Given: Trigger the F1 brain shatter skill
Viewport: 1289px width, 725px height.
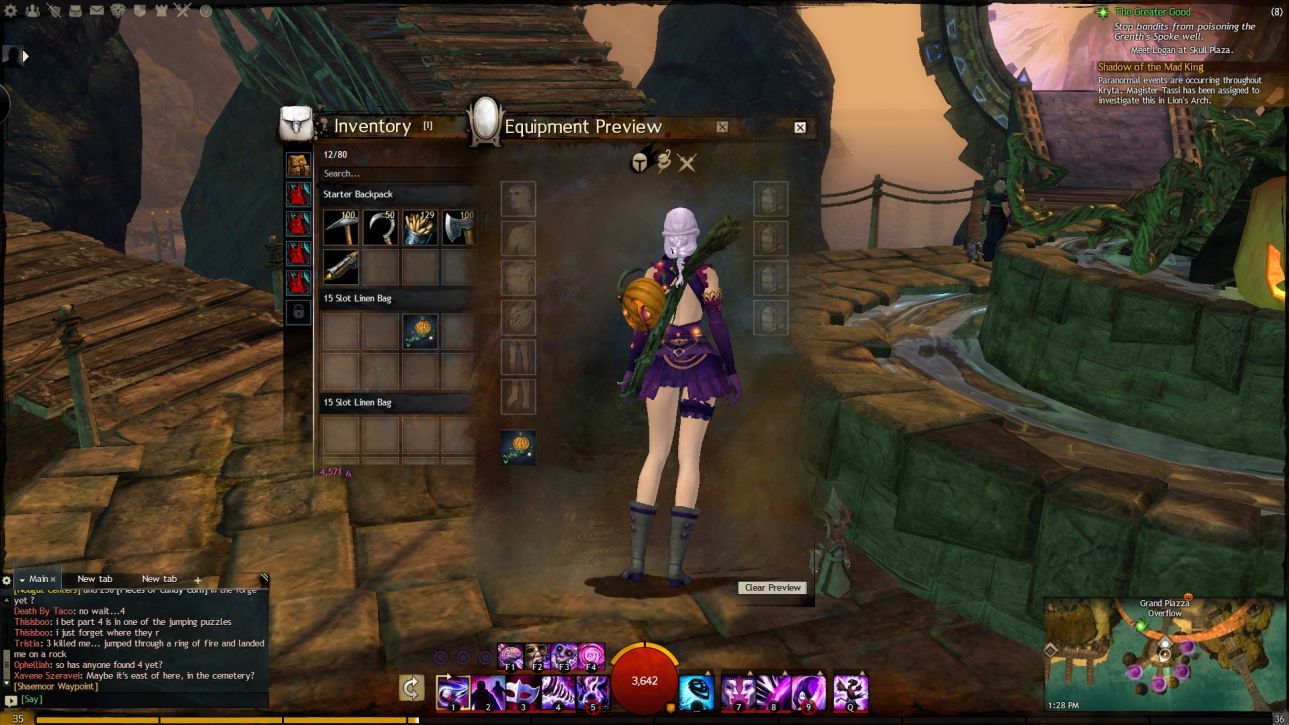Looking at the screenshot, I should (x=510, y=656).
